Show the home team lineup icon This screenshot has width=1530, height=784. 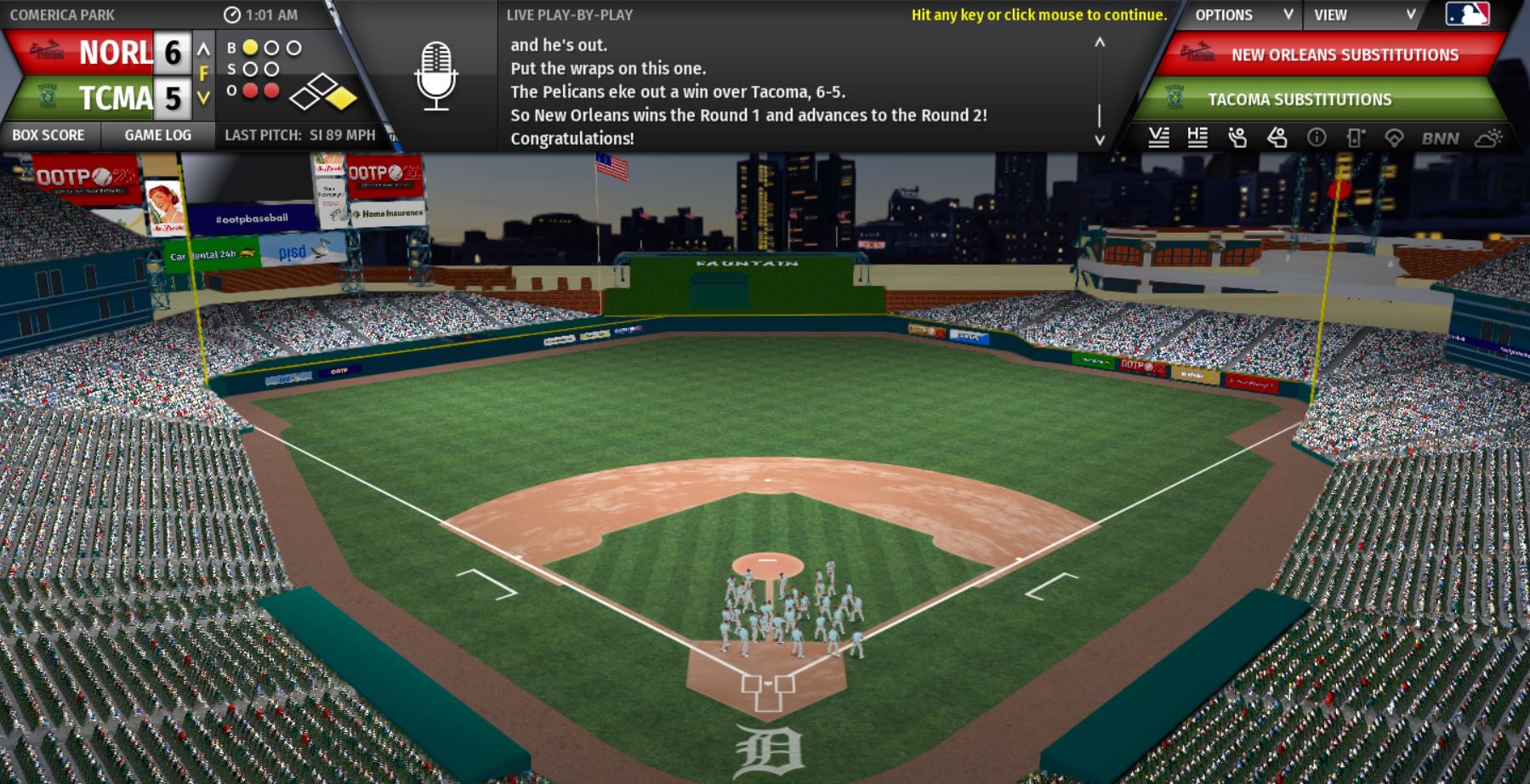(1197, 138)
